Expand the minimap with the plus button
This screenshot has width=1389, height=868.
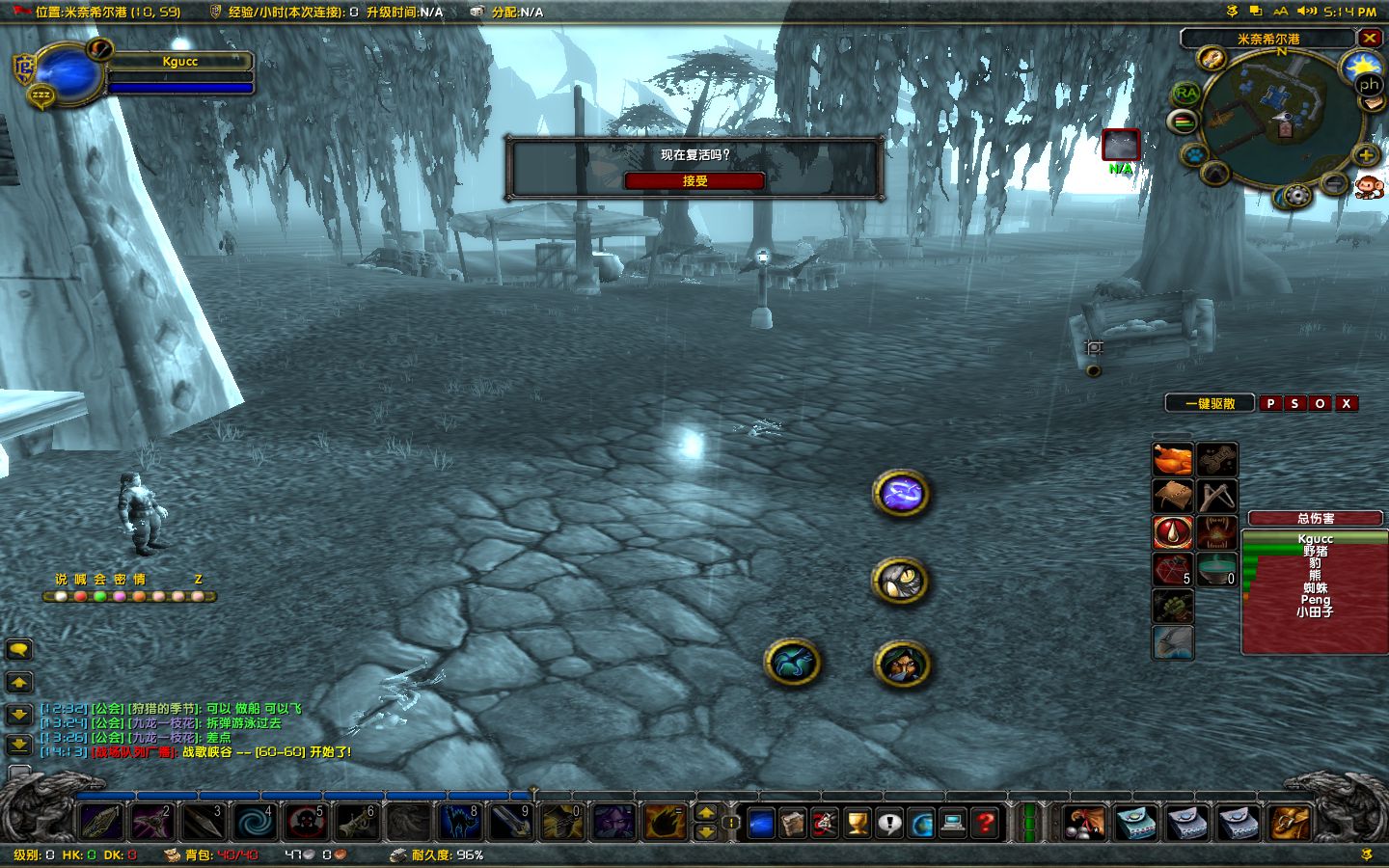1364,156
